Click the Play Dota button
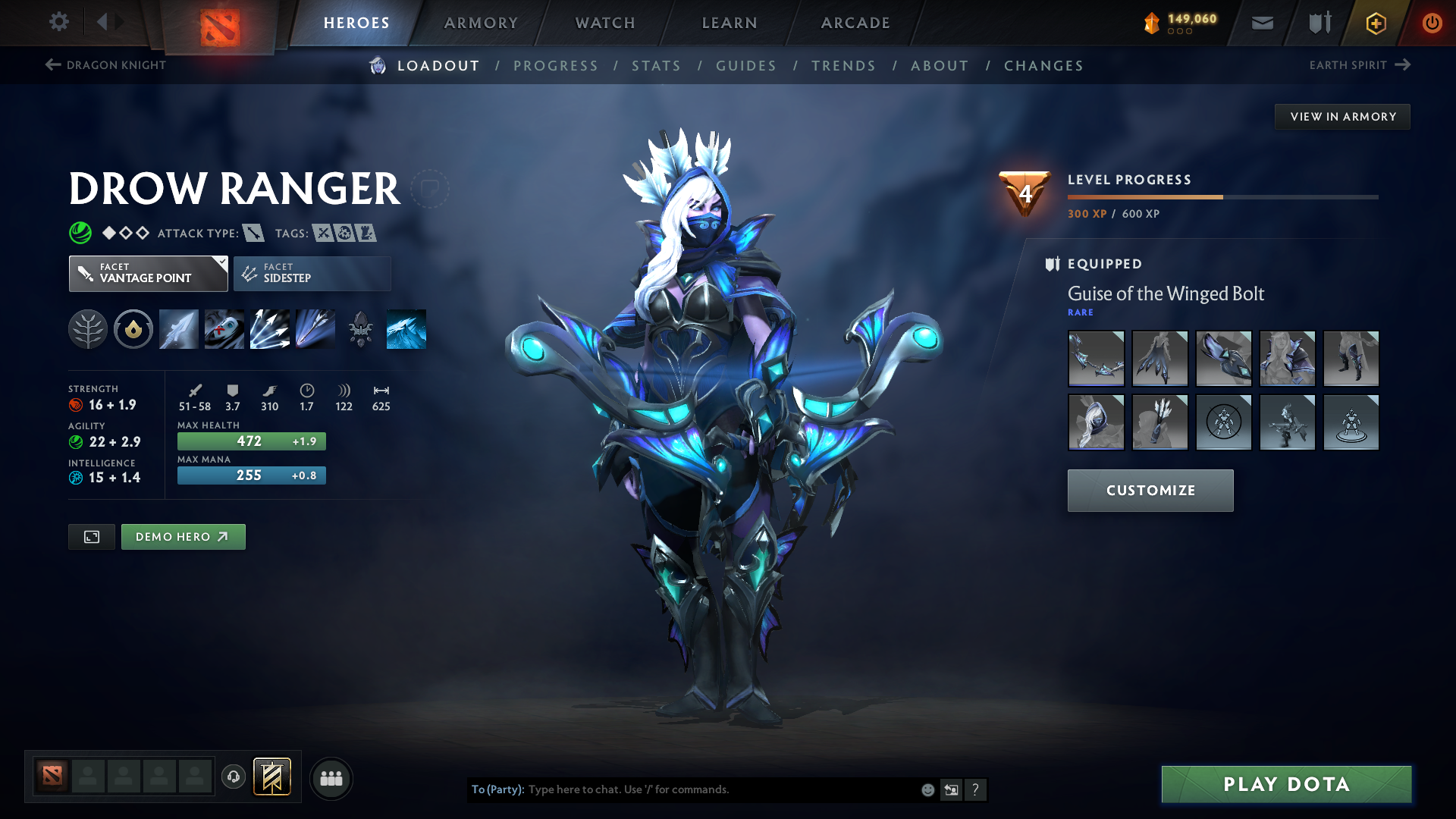The width and height of the screenshot is (1456, 819). coord(1285,784)
